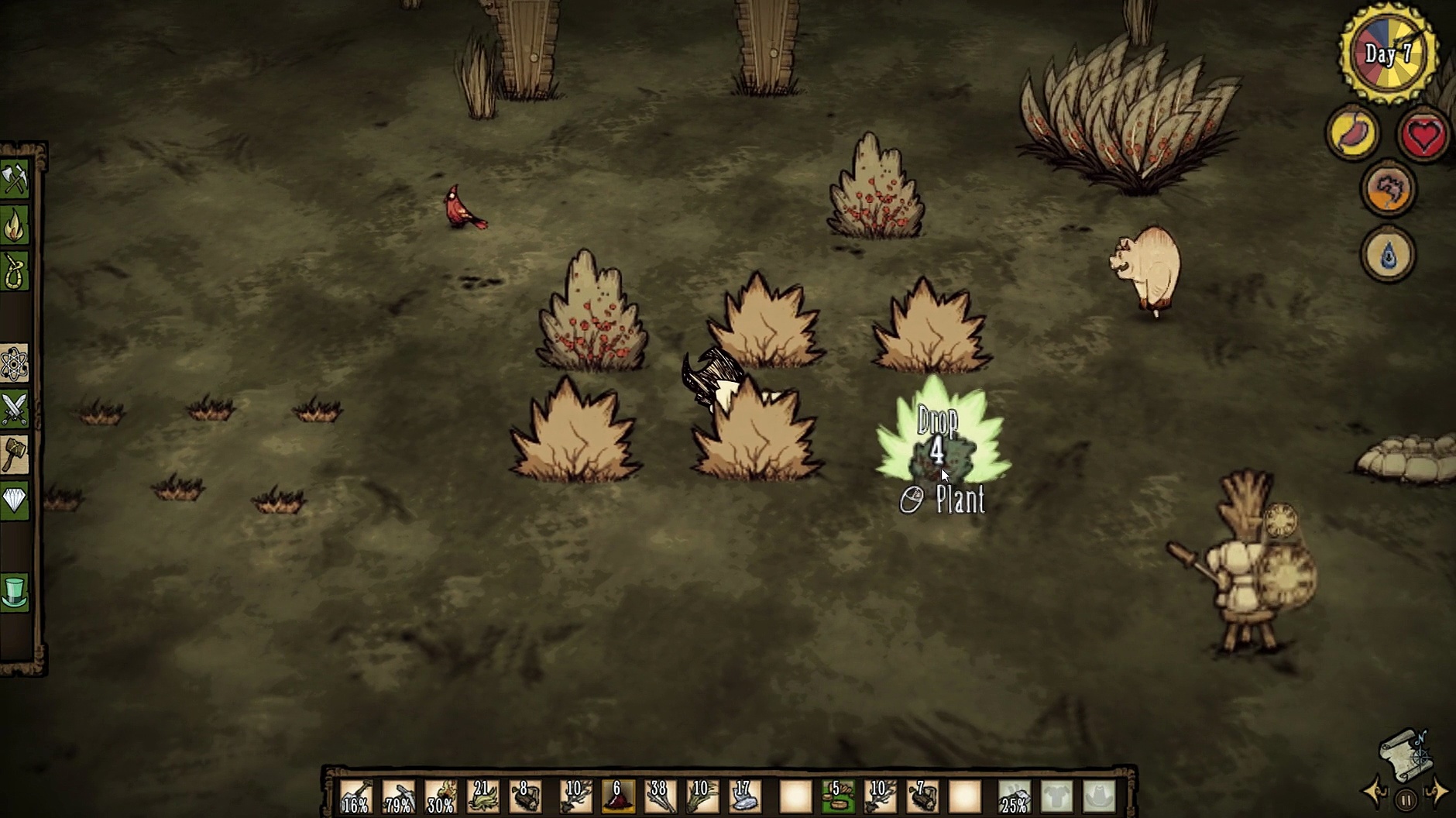This screenshot has width=1456, height=818.
Task: Select the axe slot at 16%
Action: pos(355,796)
